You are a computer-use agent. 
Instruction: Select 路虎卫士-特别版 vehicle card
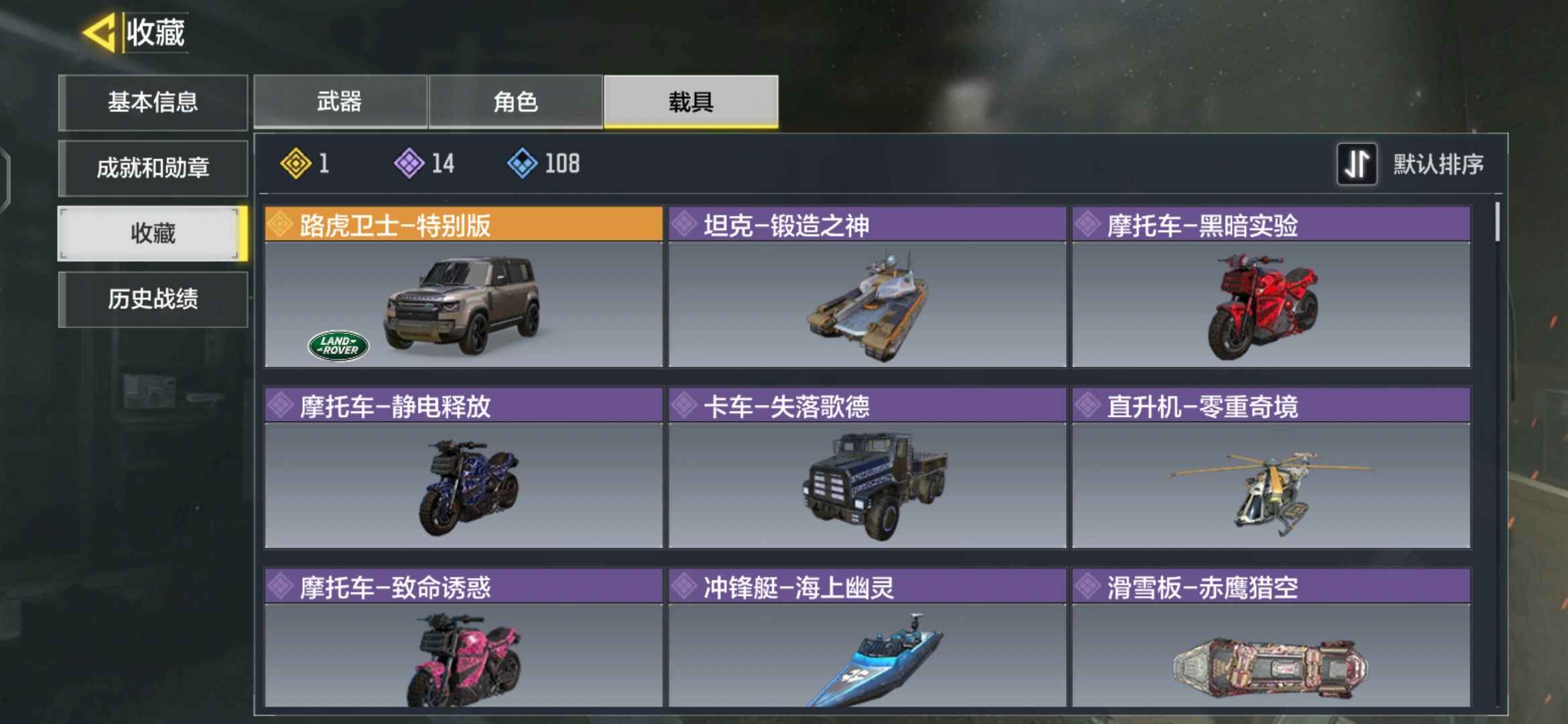(462, 305)
